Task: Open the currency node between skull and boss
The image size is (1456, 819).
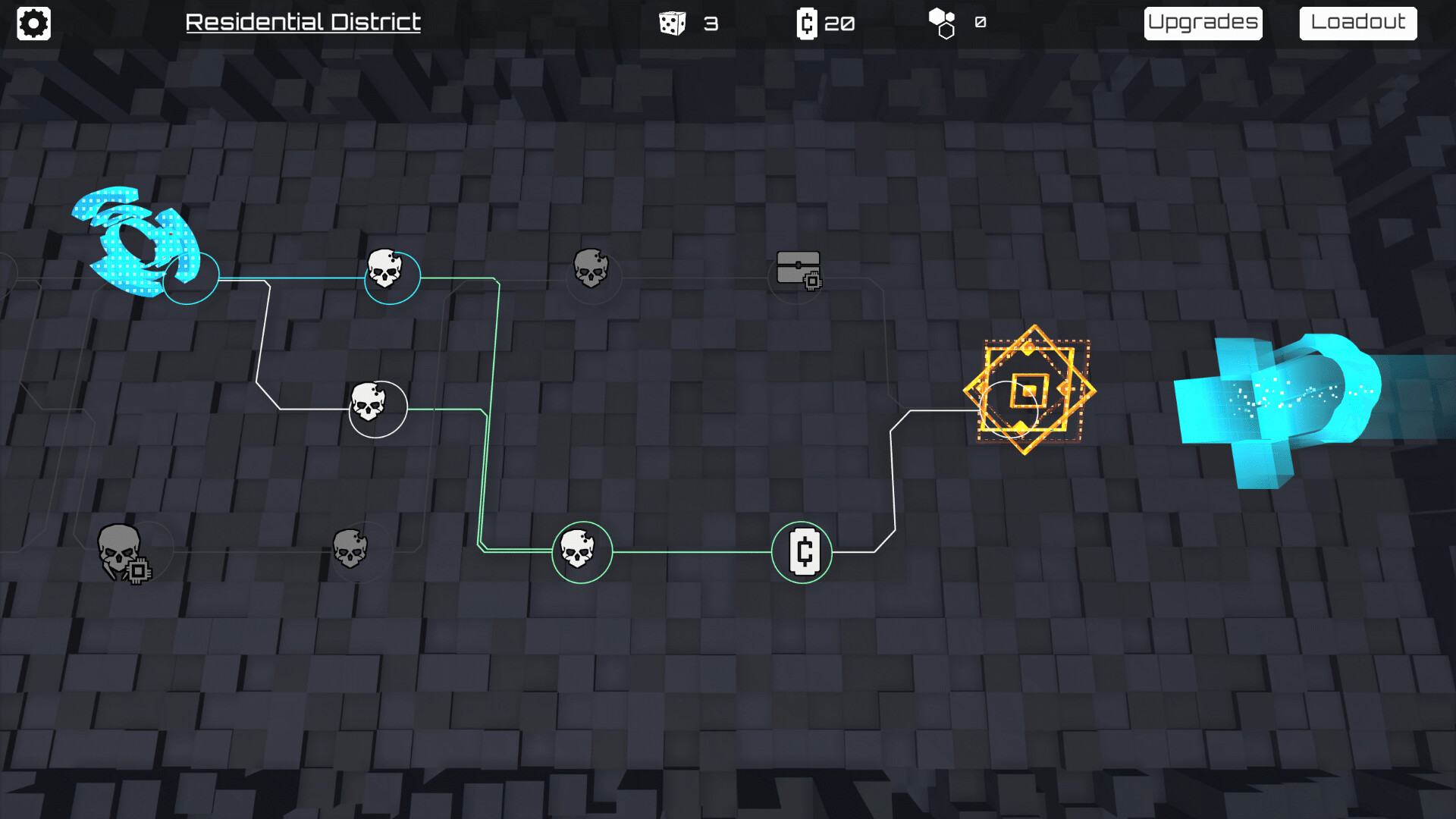Action: [x=802, y=554]
